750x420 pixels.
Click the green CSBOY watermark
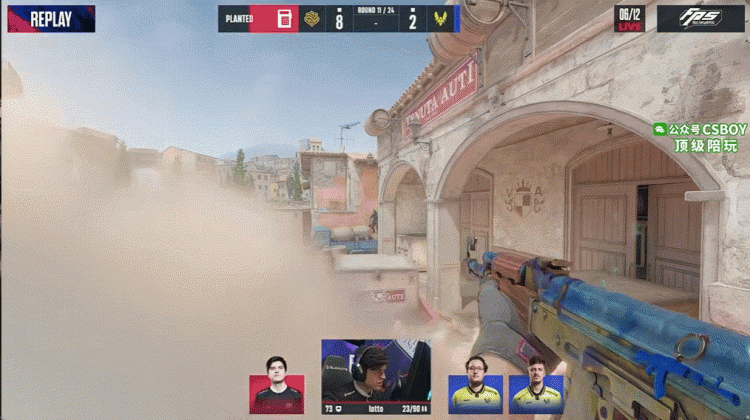point(700,137)
